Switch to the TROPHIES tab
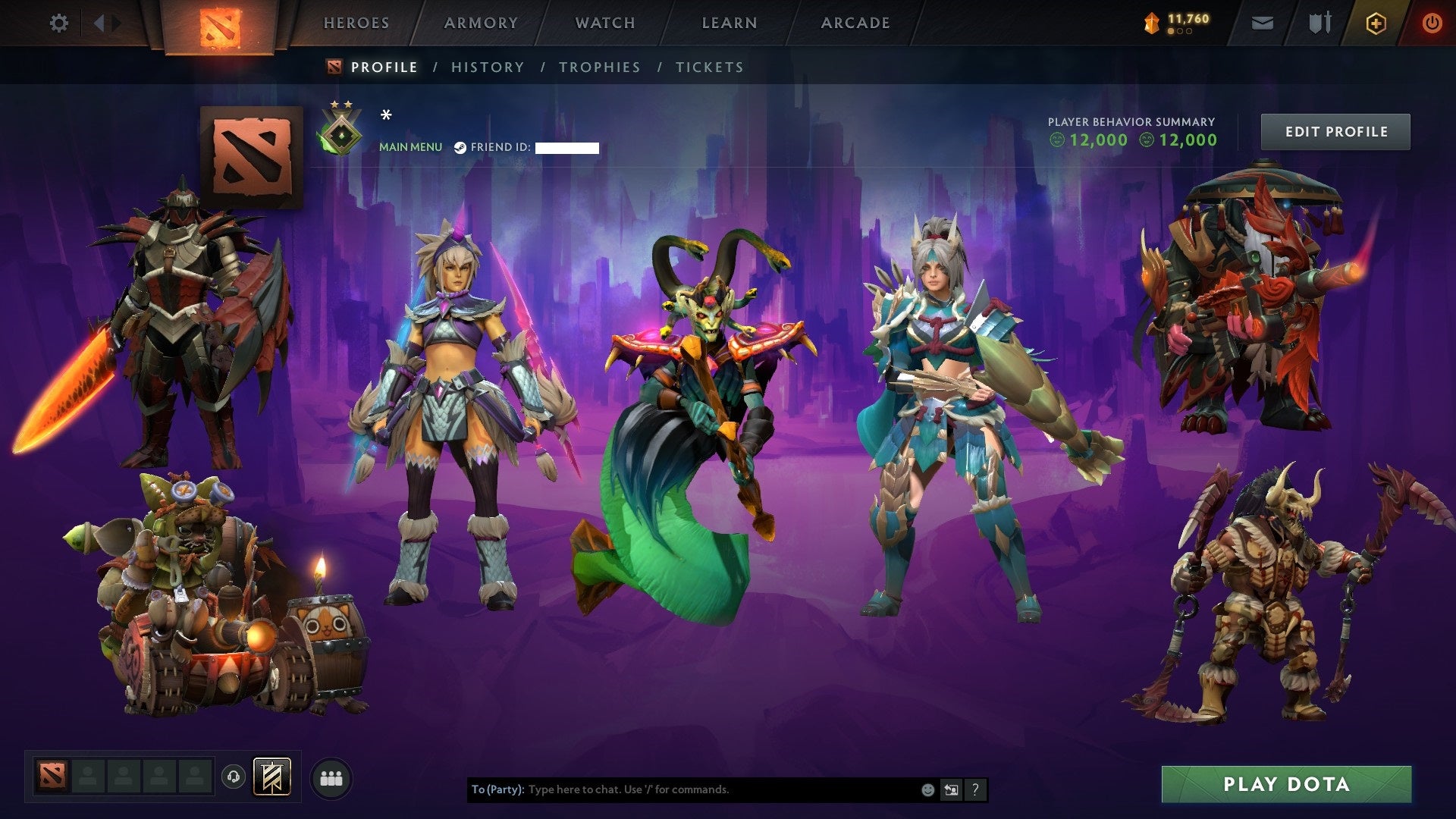Screen dimensions: 1456x819 coord(600,67)
